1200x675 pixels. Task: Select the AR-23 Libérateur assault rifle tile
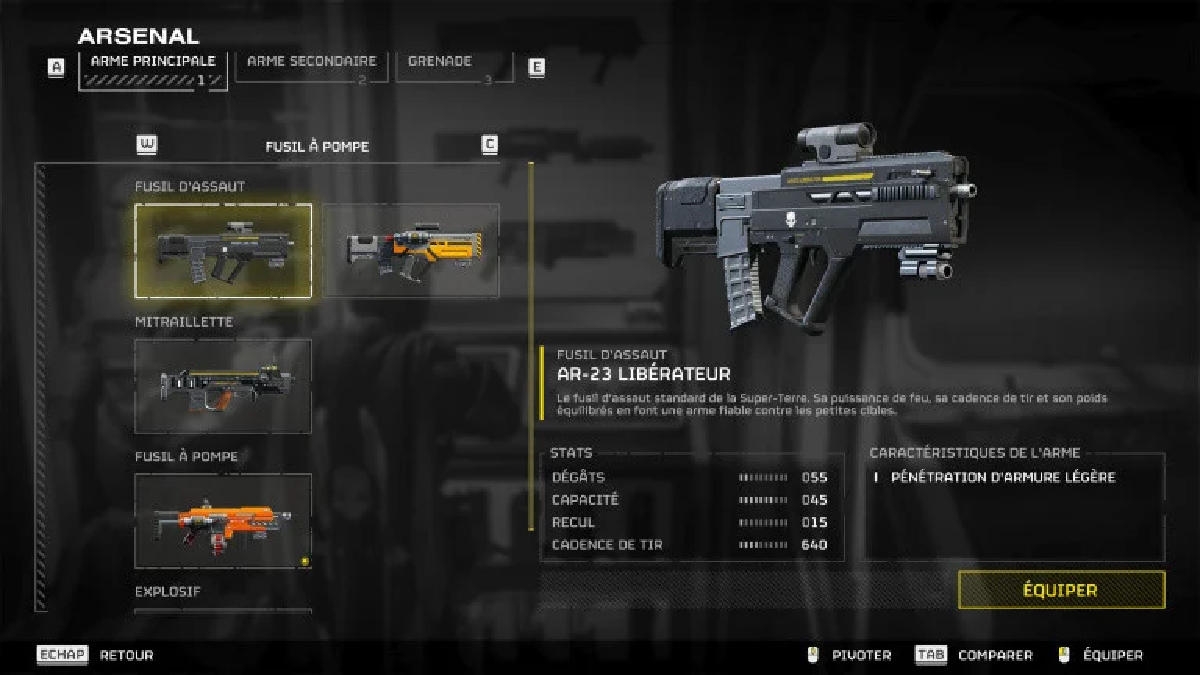point(223,251)
